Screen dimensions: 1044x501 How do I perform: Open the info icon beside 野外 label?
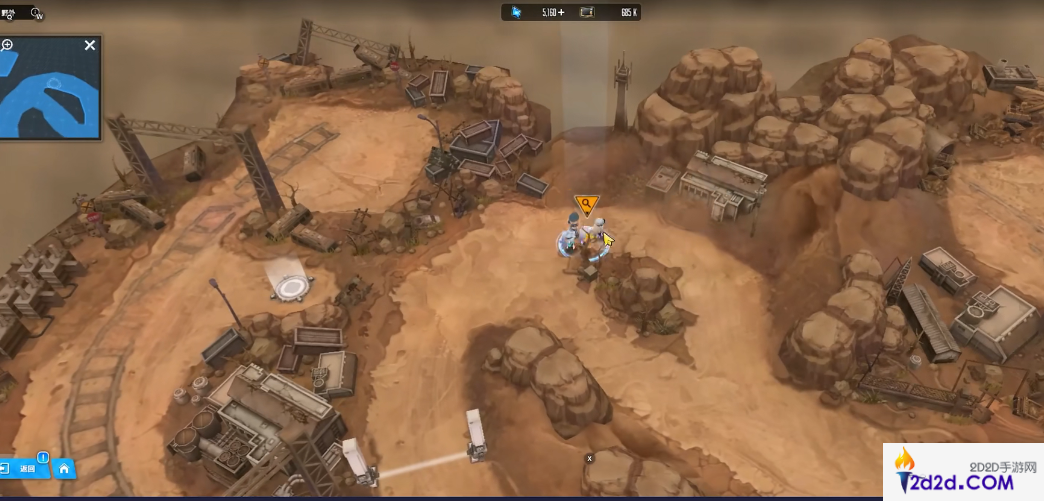click(x=37, y=14)
